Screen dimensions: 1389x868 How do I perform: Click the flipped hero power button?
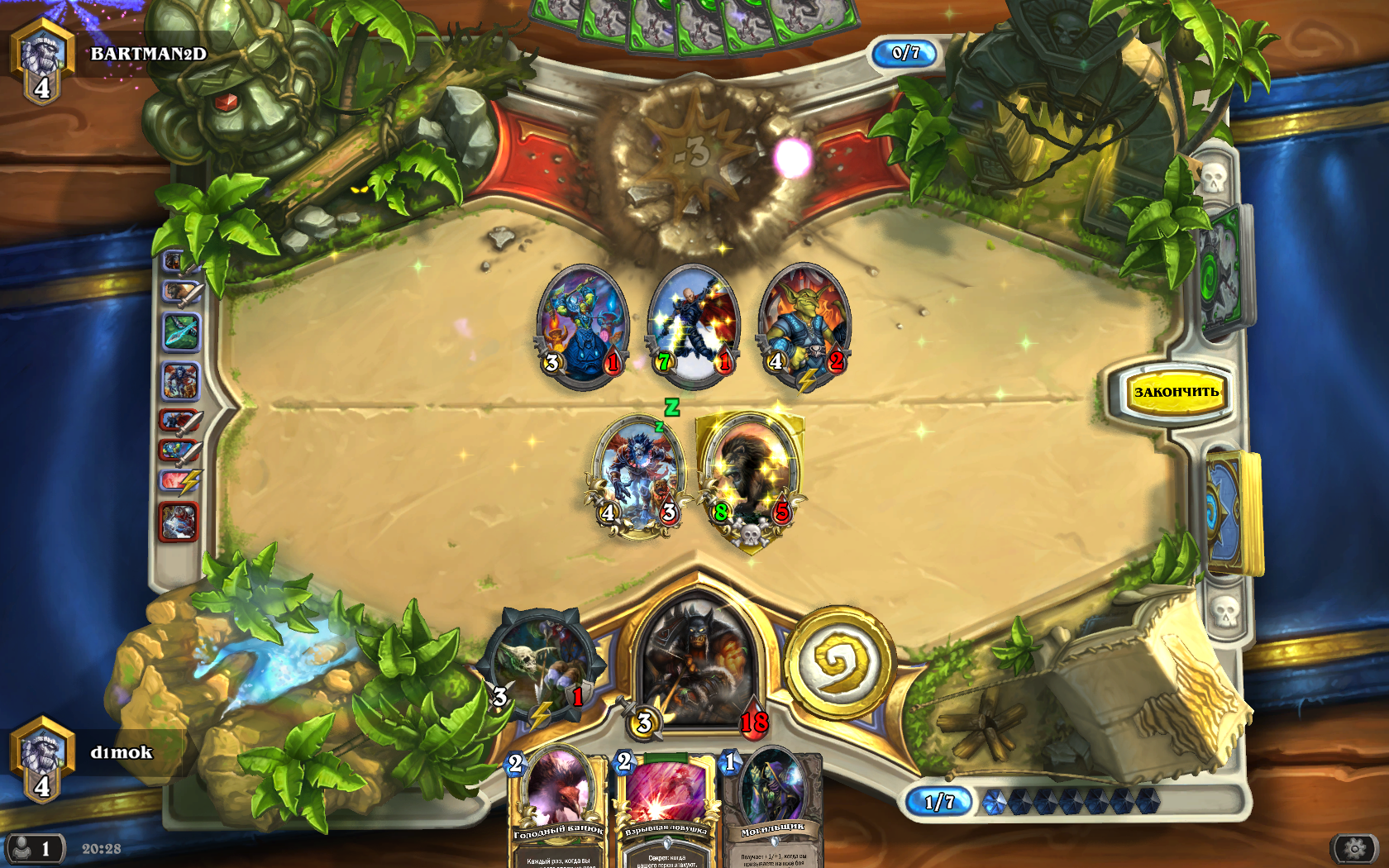click(840, 661)
